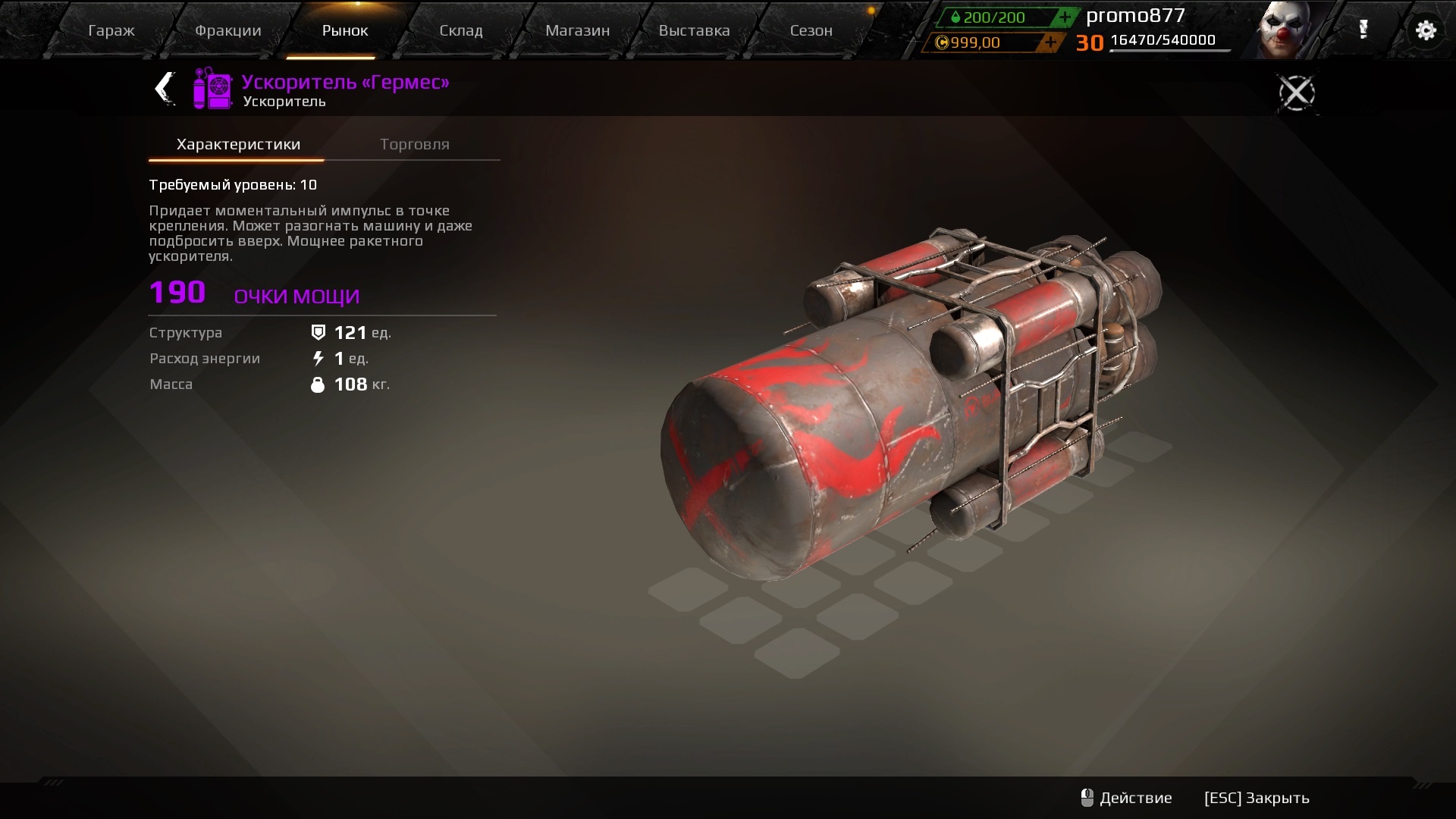Show the Сезон tab
The width and height of the screenshot is (1456, 819).
811,31
